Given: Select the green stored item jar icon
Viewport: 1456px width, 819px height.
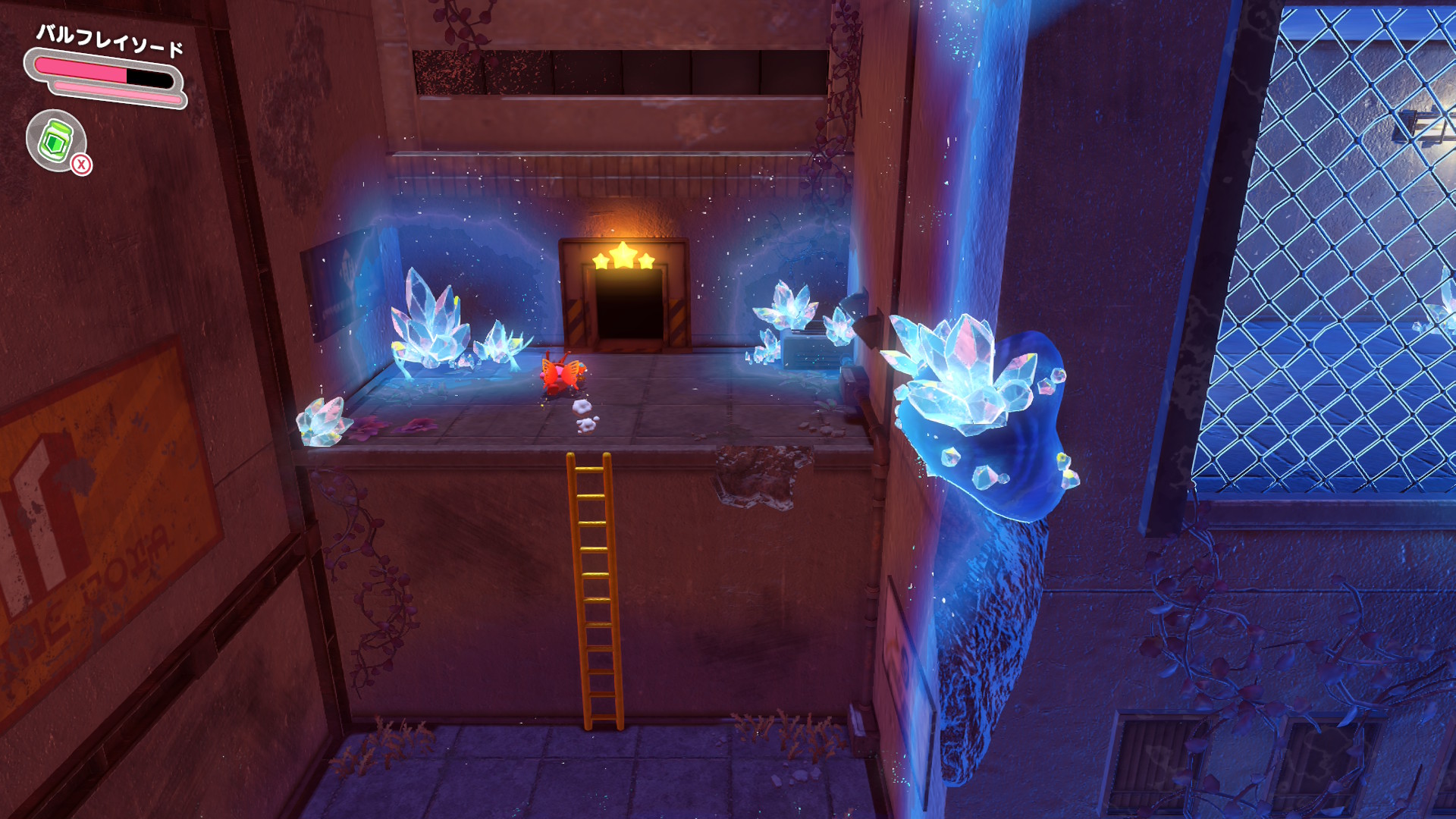Looking at the screenshot, I should pyautogui.click(x=56, y=140).
